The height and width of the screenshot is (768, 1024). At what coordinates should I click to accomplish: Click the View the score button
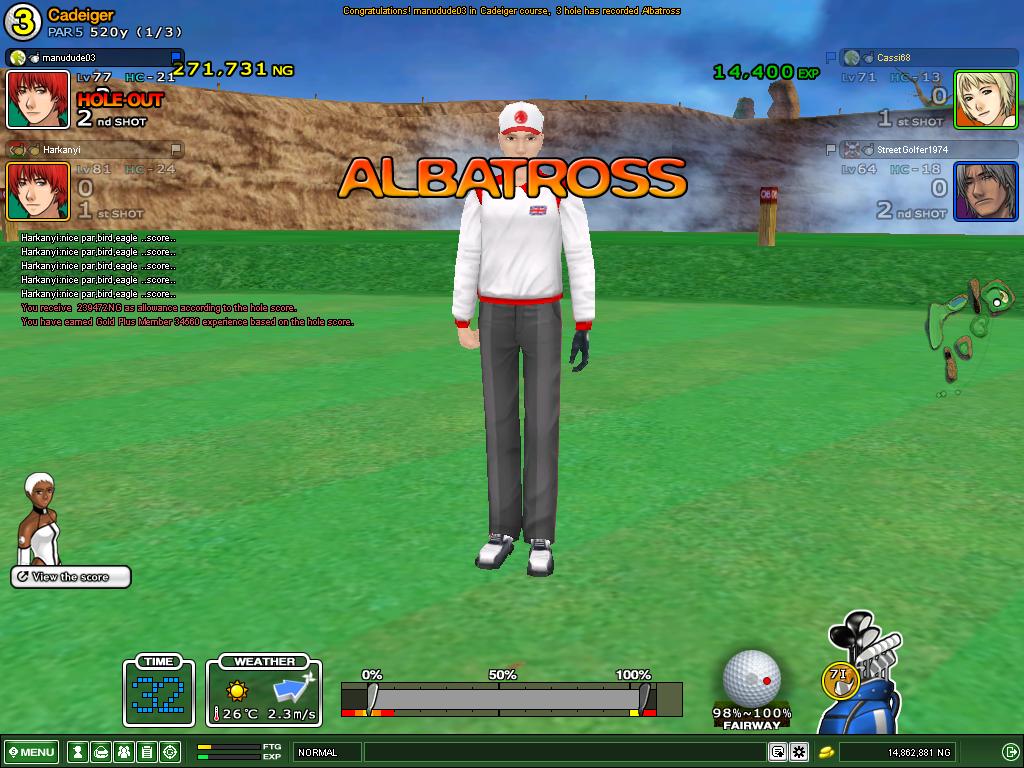pos(71,577)
